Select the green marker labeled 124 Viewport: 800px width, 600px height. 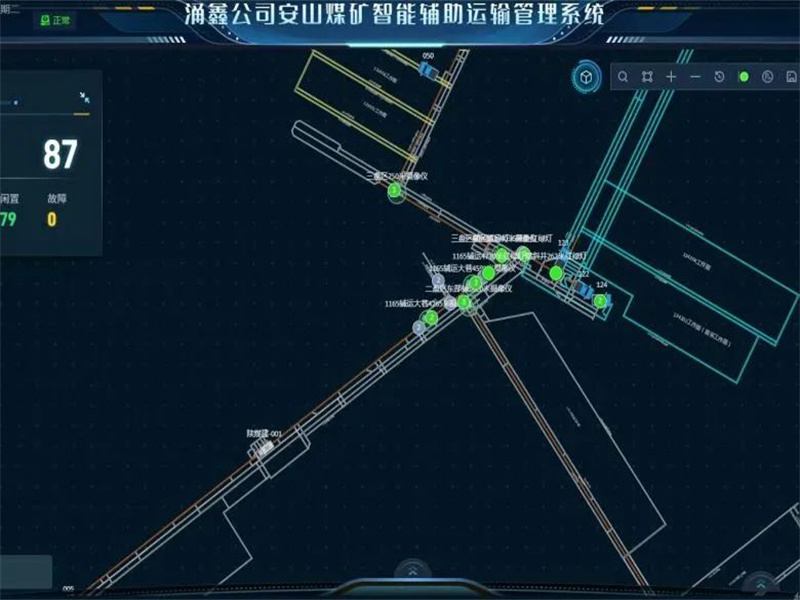click(x=600, y=300)
